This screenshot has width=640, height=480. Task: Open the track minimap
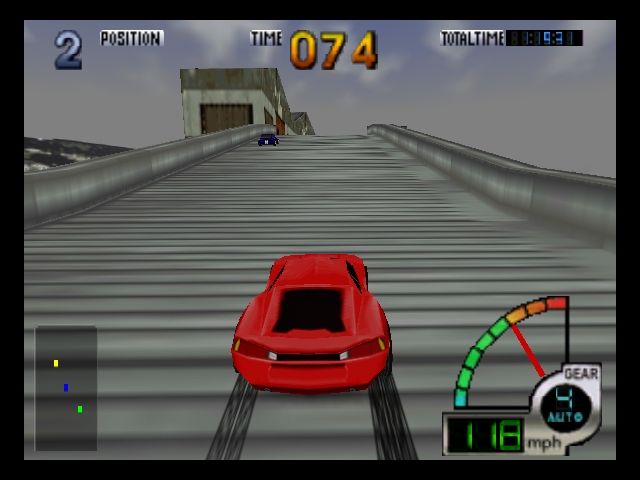[66, 388]
